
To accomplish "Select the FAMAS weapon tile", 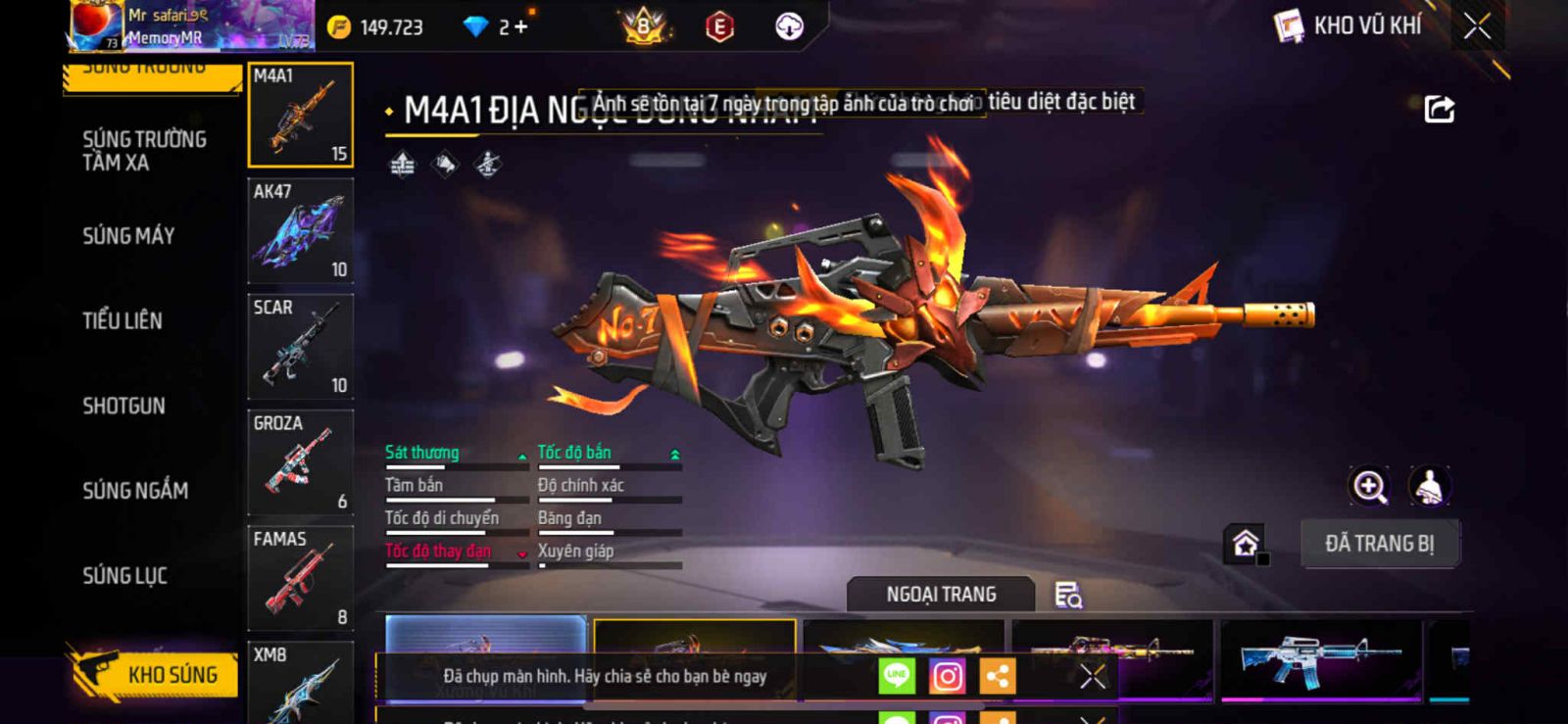I will click(300, 578).
